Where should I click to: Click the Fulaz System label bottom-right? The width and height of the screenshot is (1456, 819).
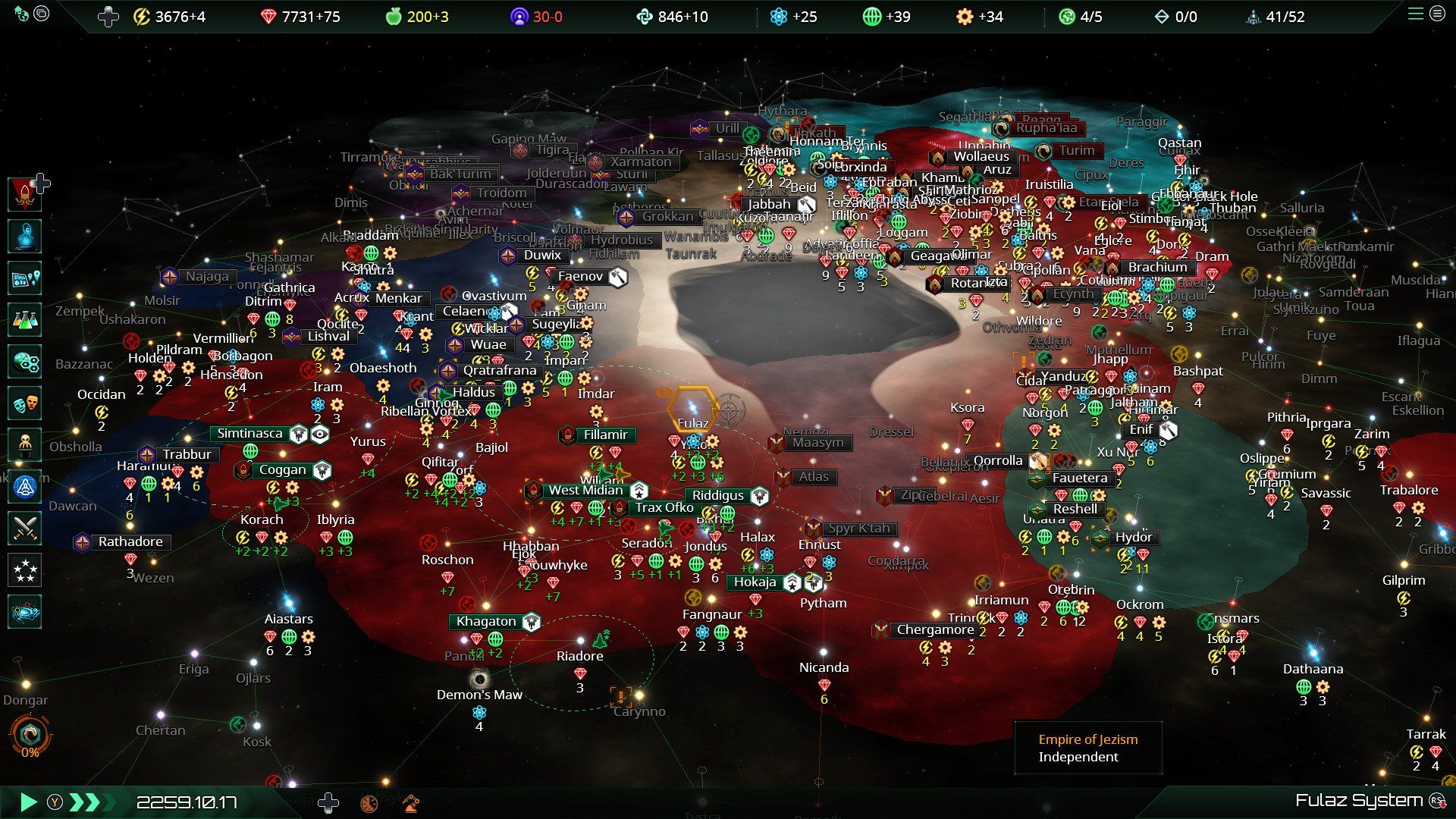[x=1356, y=799]
